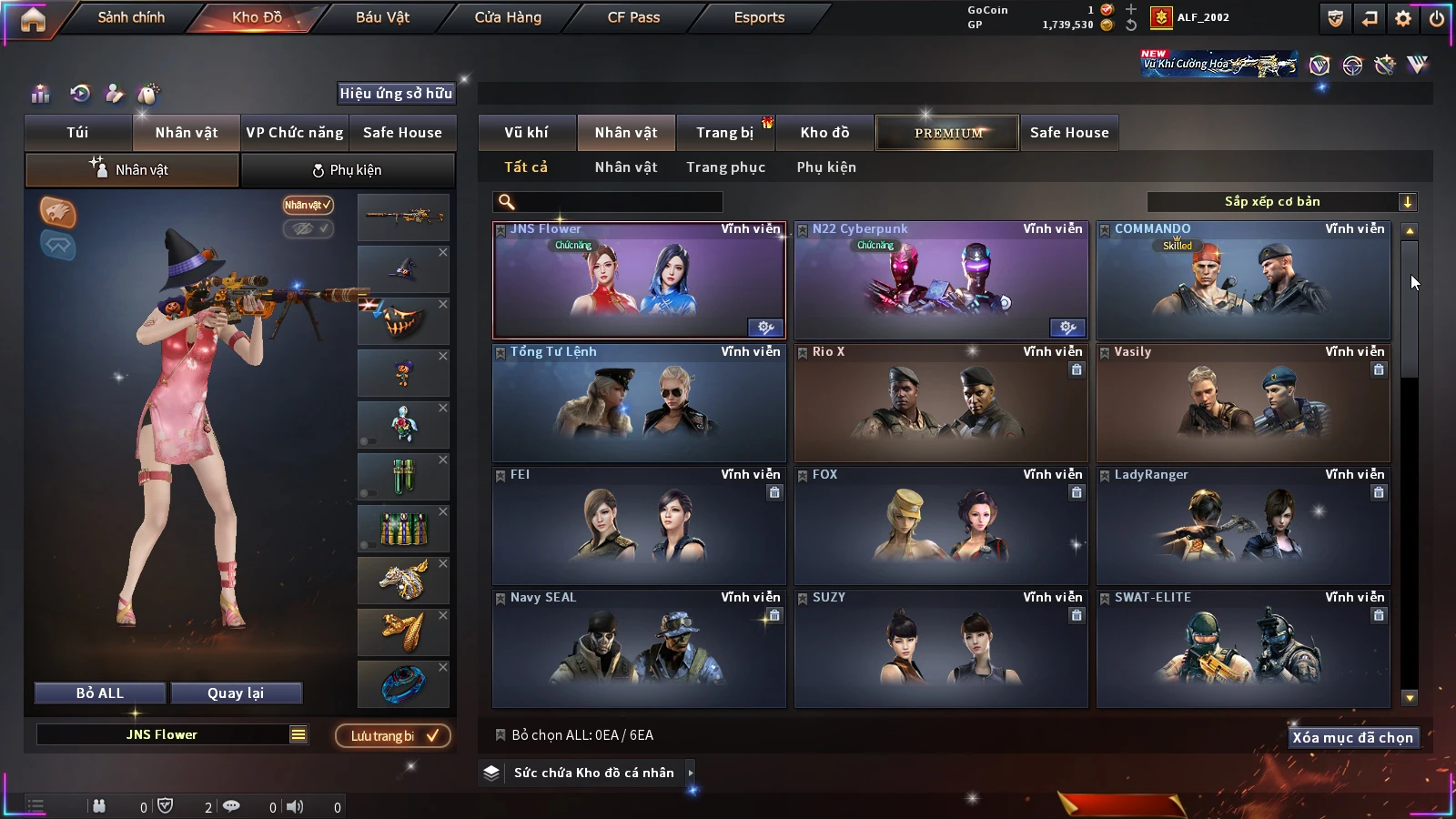Go to Cửa Hàng shop
1456x819 pixels.
tap(508, 17)
